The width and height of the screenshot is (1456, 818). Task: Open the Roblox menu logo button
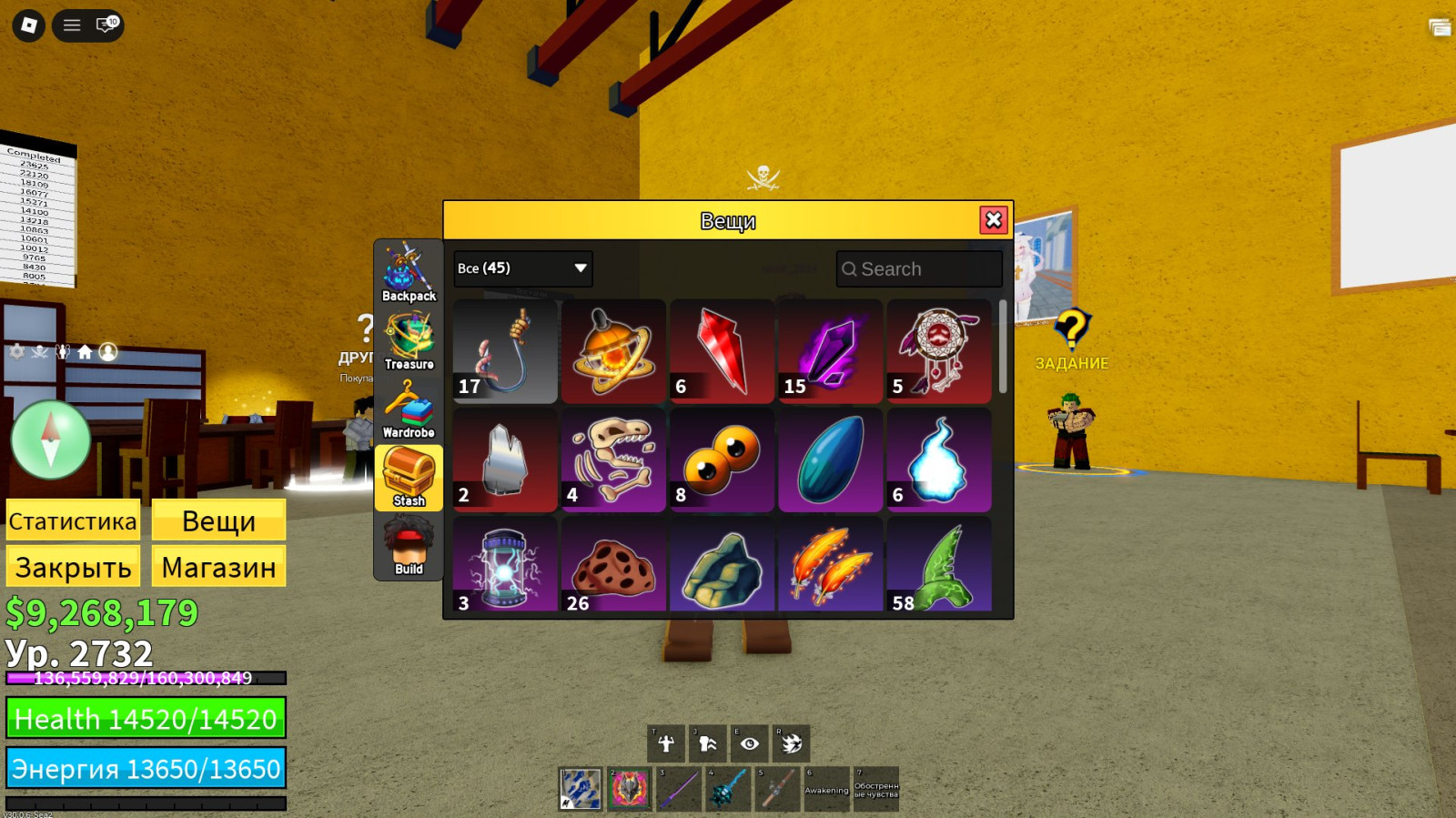point(28,25)
